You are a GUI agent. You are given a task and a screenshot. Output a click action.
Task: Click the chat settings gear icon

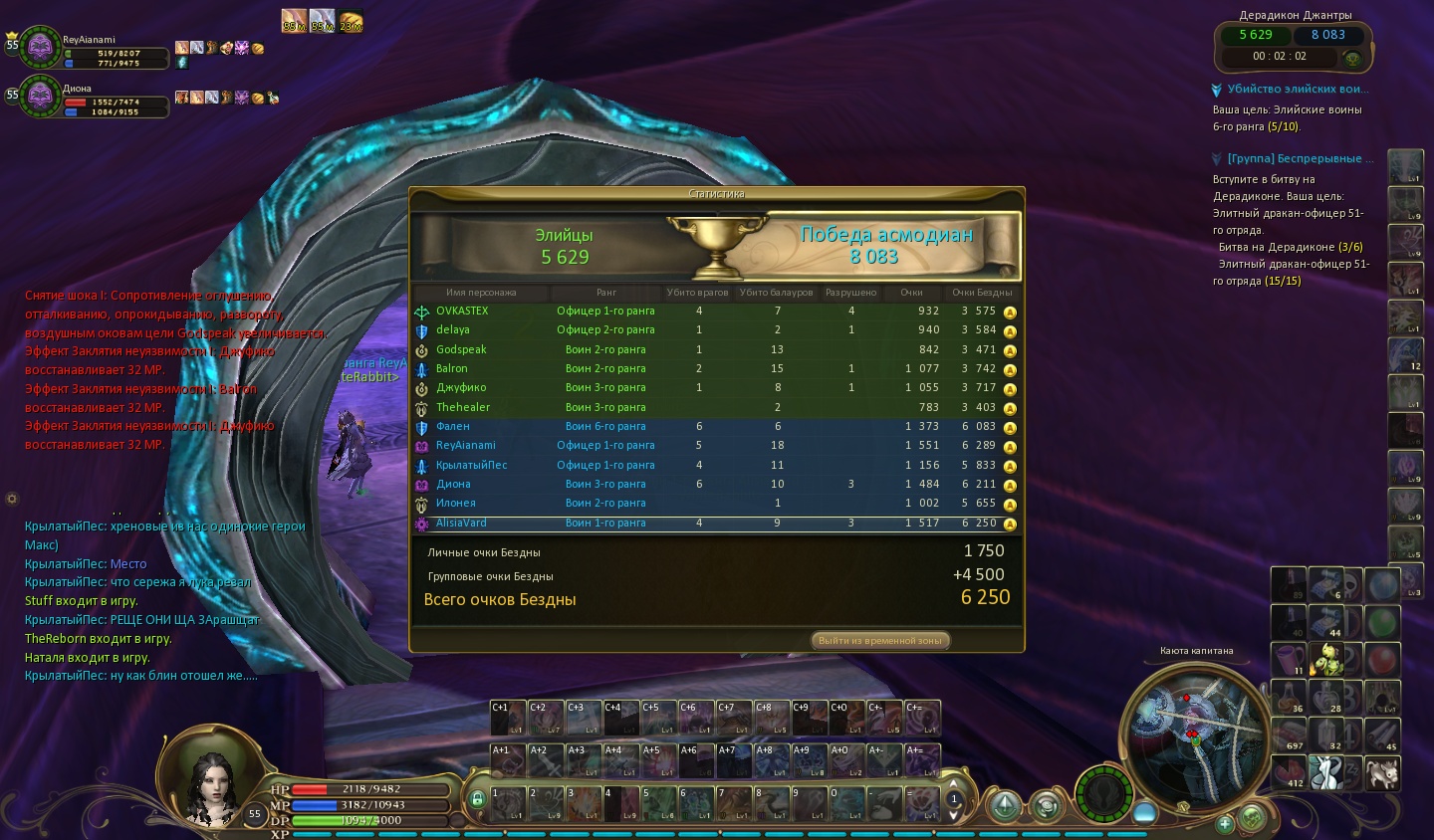coord(12,499)
